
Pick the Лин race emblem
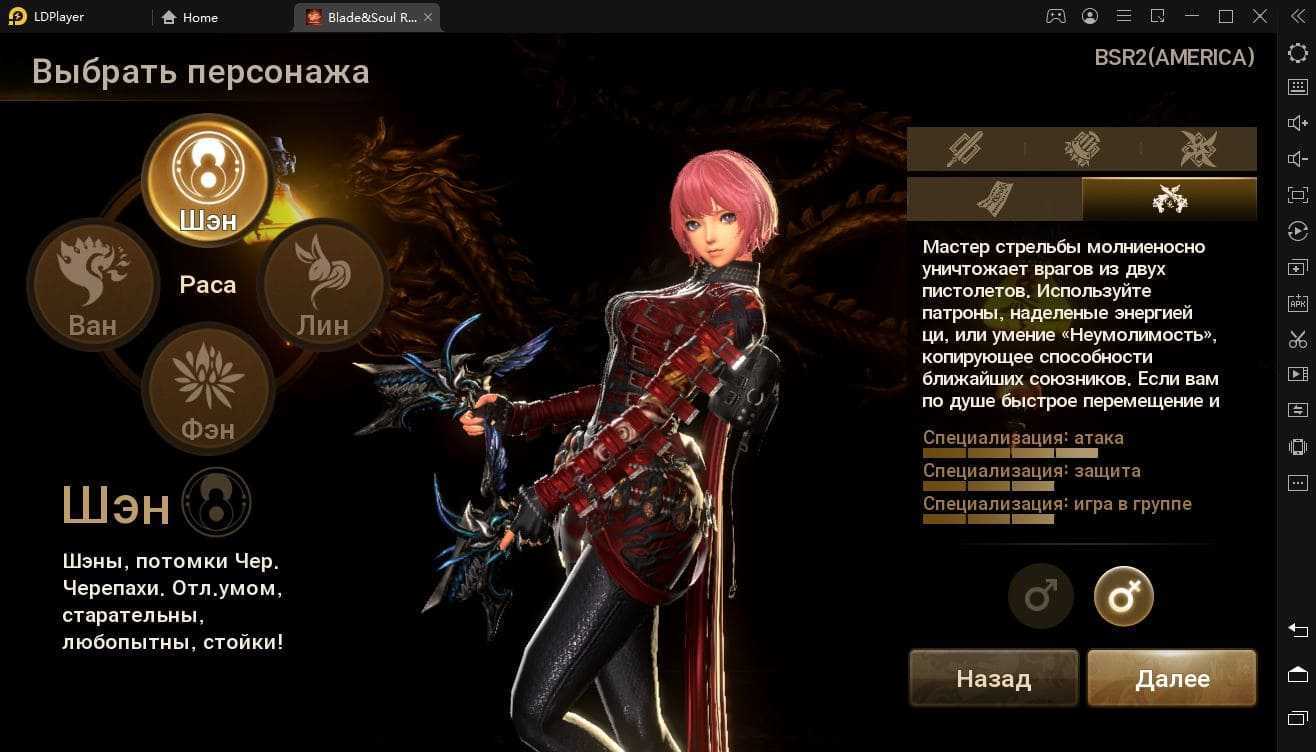(x=322, y=284)
